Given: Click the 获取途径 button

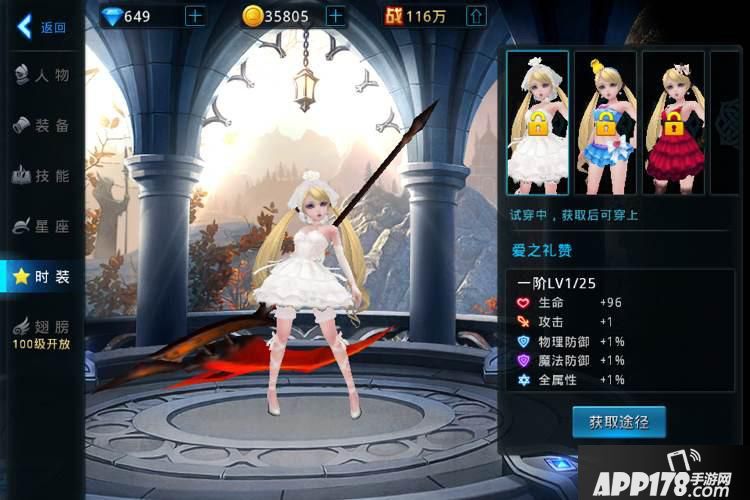Looking at the screenshot, I should tap(618, 422).
